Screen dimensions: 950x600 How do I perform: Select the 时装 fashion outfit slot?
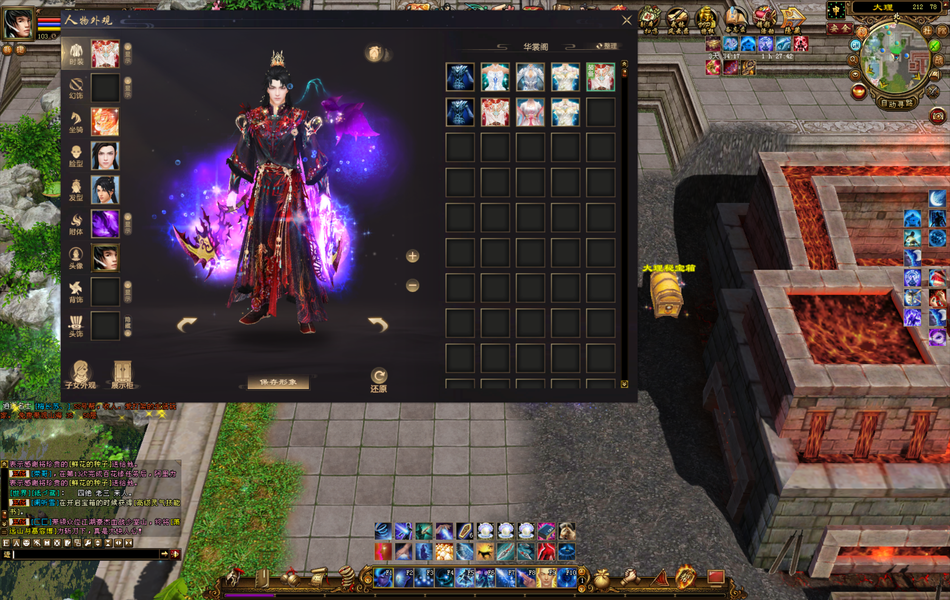pyautogui.click(x=105, y=54)
